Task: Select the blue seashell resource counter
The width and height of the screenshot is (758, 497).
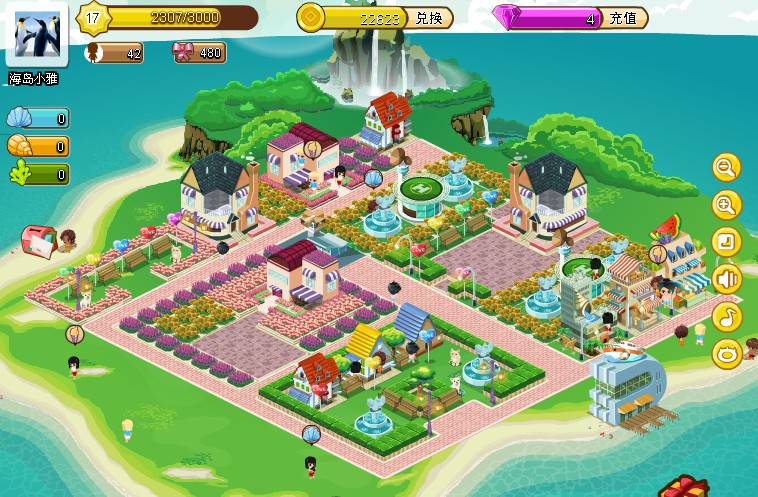Action: point(38,119)
